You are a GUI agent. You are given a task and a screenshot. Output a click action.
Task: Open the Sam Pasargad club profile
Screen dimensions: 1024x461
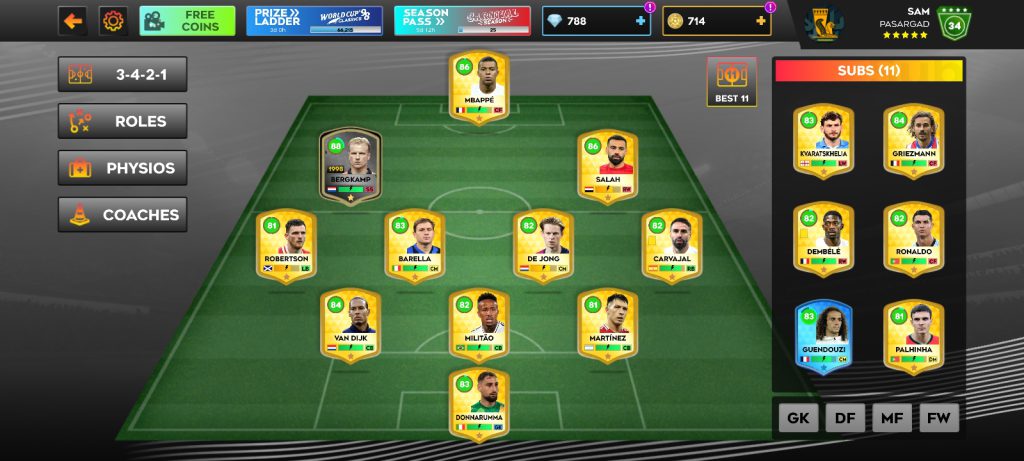point(900,22)
